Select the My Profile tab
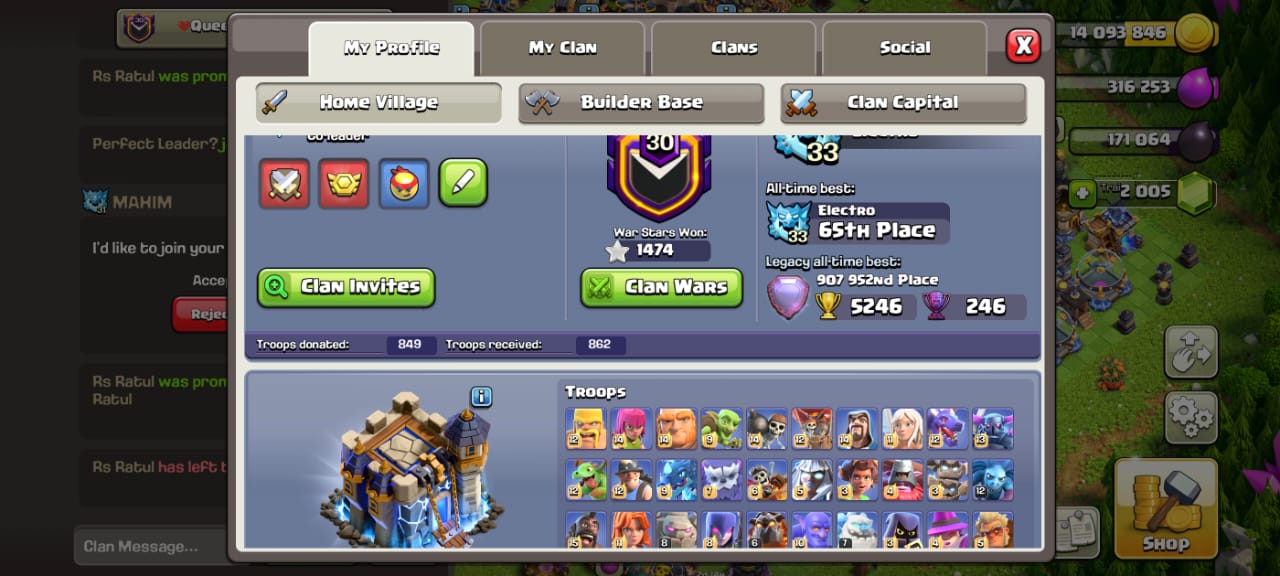1280x576 pixels. point(391,48)
